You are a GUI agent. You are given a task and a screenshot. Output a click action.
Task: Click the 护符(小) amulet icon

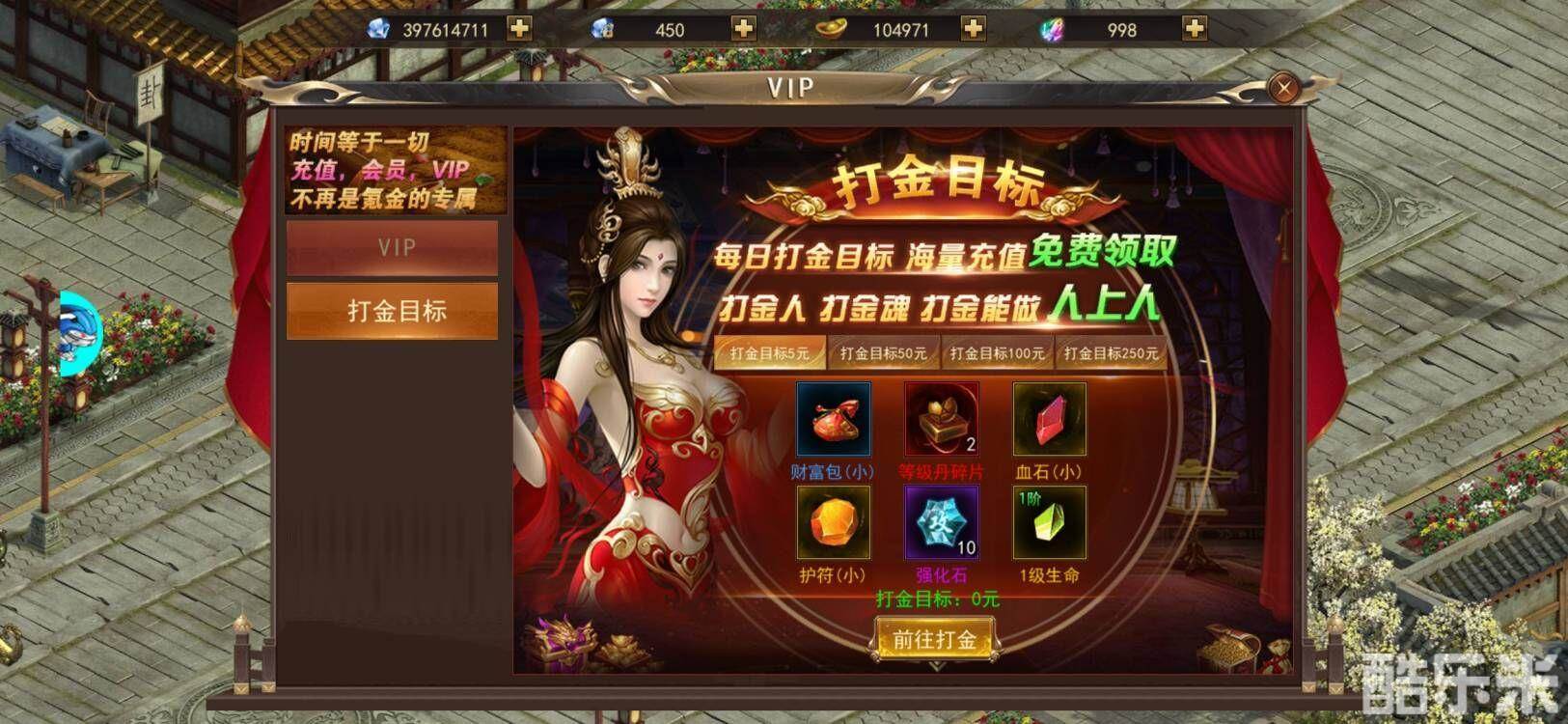[834, 522]
